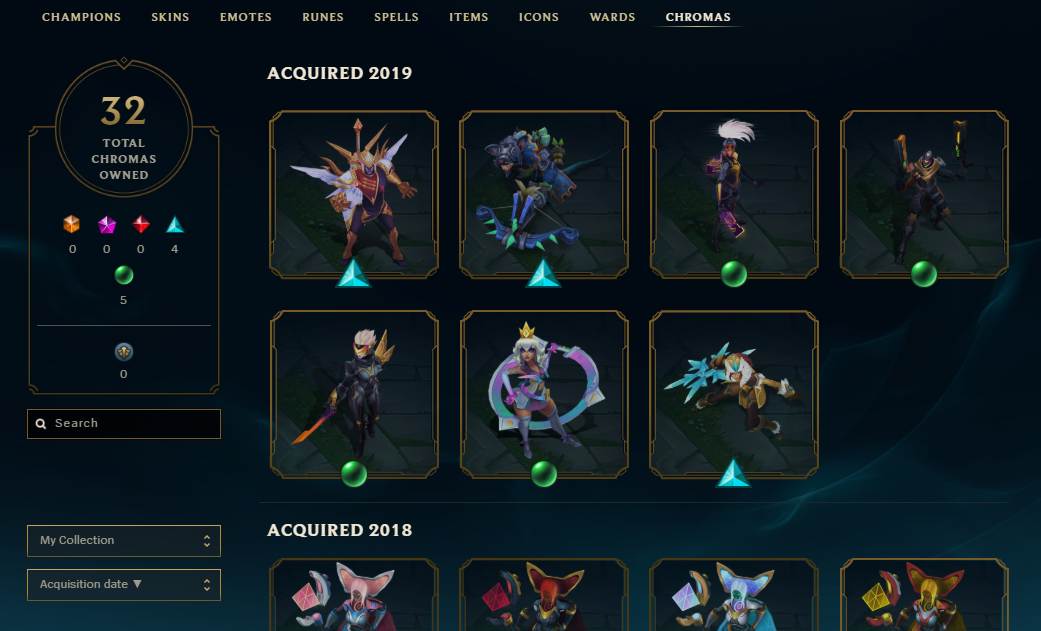Select the blue armored champion with bow chroma

click(544, 193)
